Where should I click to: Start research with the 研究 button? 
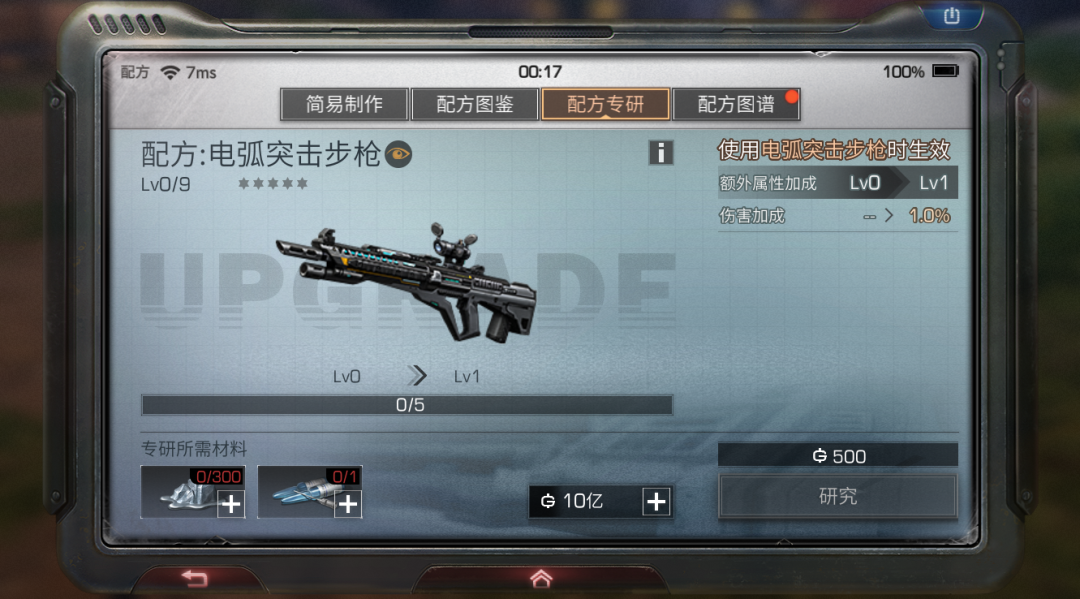(x=837, y=496)
